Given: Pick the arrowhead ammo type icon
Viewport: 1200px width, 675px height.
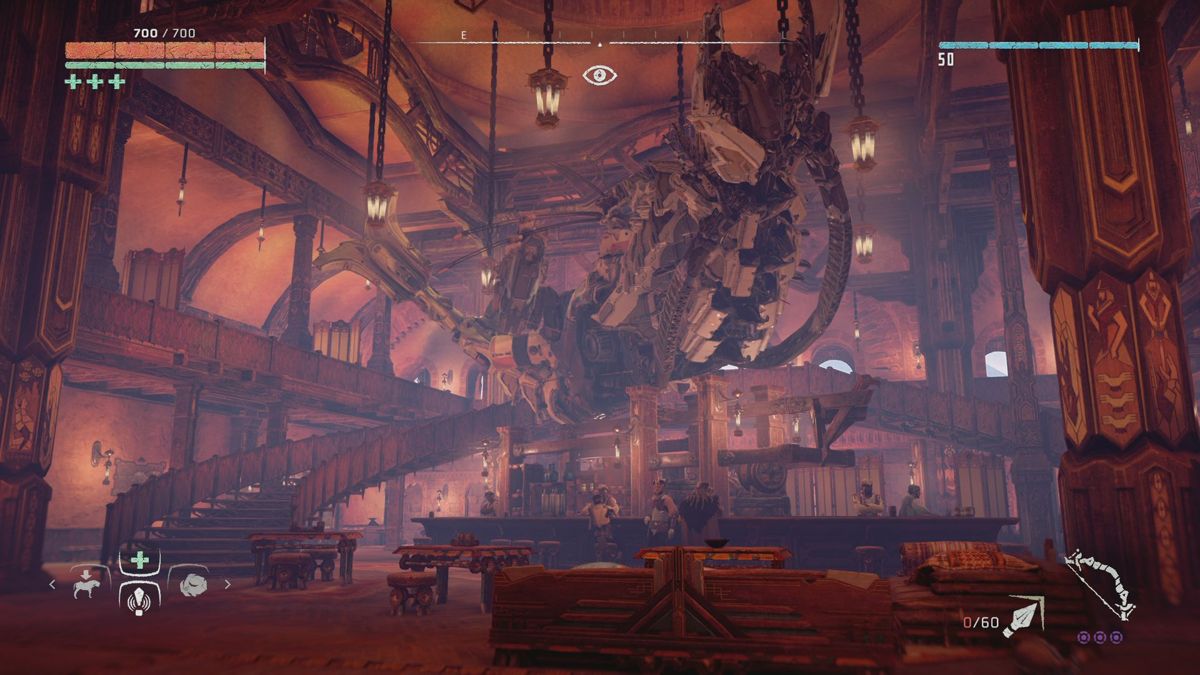Looking at the screenshot, I should [x=1024, y=617].
